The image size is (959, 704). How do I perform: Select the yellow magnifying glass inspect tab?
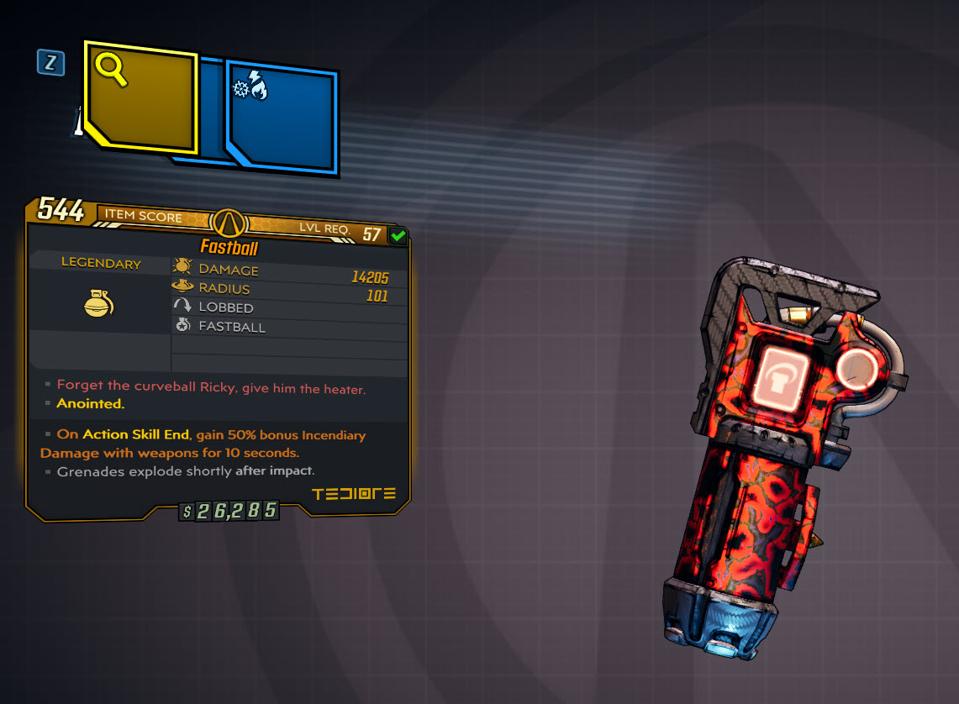140,97
